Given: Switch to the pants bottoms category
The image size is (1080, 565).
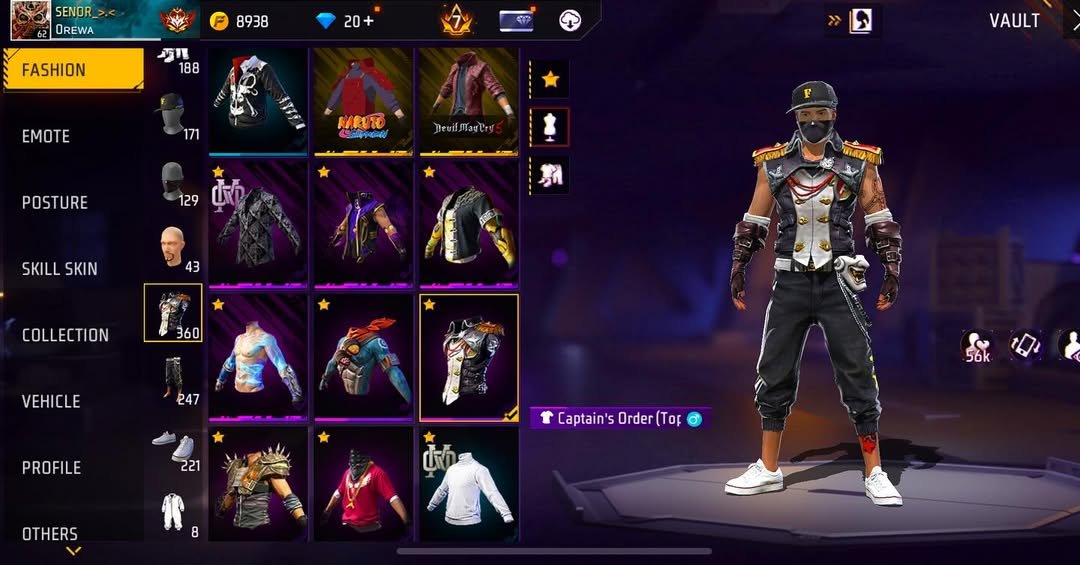Looking at the screenshot, I should 174,379.
